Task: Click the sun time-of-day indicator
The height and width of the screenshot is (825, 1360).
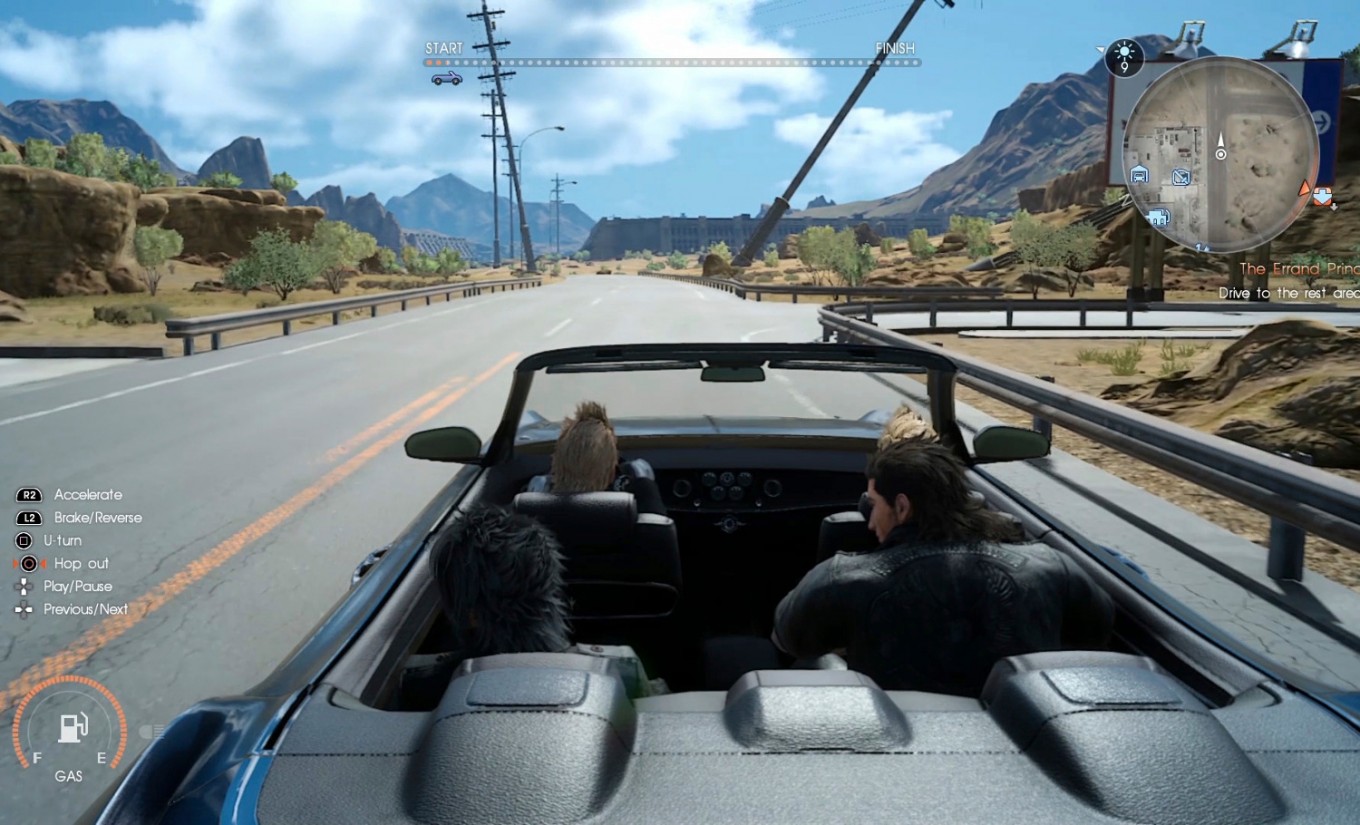Action: [x=1124, y=58]
